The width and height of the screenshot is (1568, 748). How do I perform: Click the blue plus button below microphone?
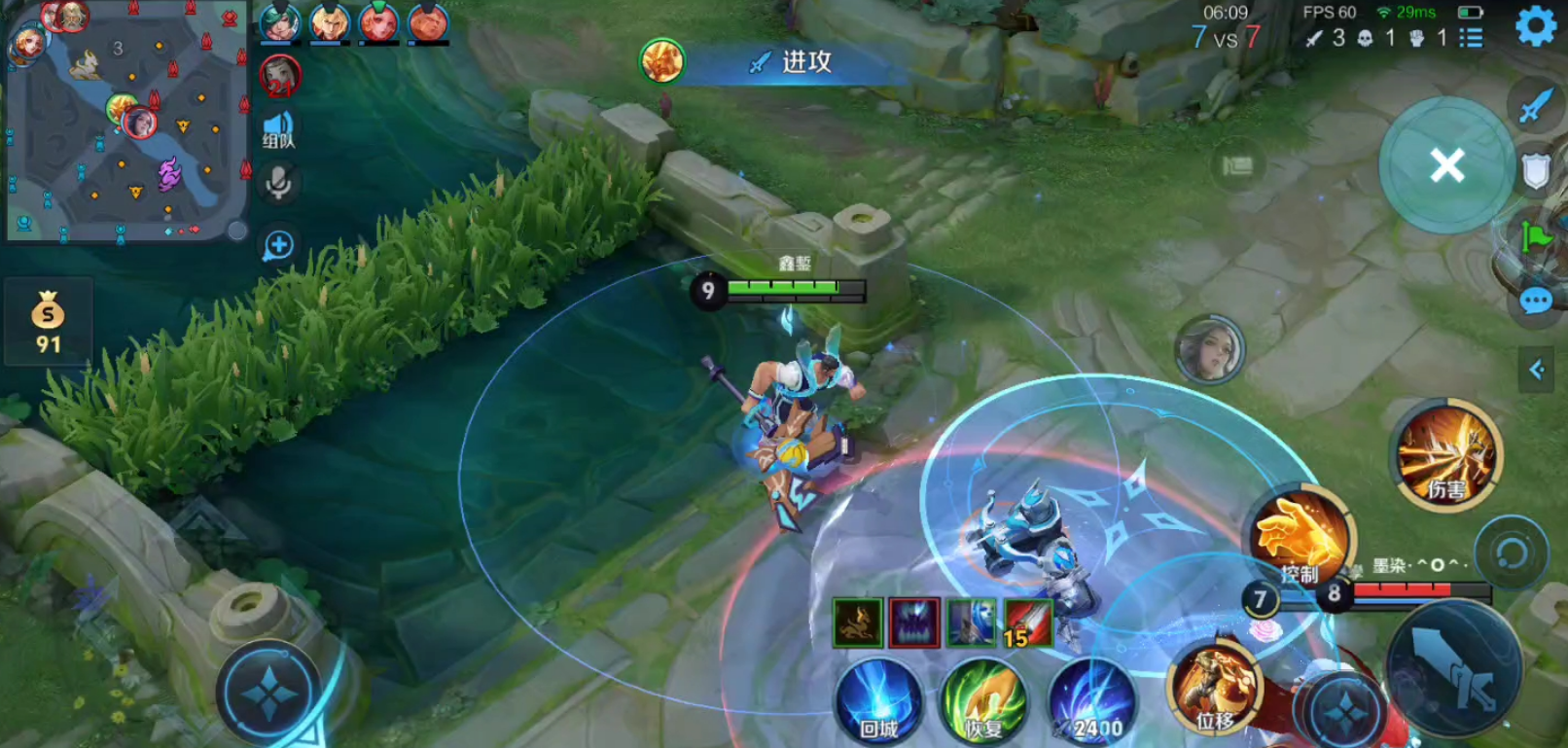[x=279, y=245]
